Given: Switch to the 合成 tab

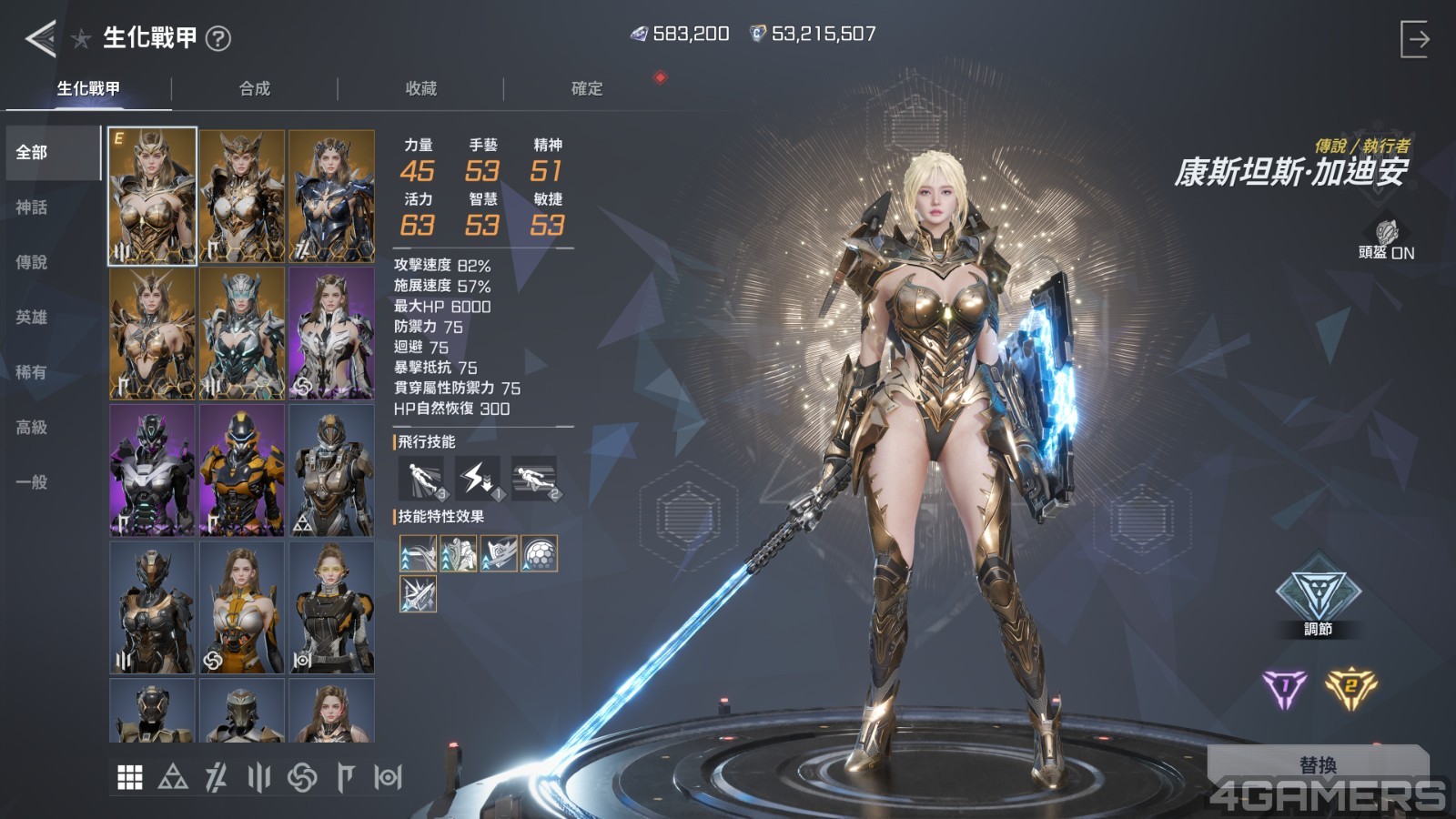Looking at the screenshot, I should click(255, 88).
